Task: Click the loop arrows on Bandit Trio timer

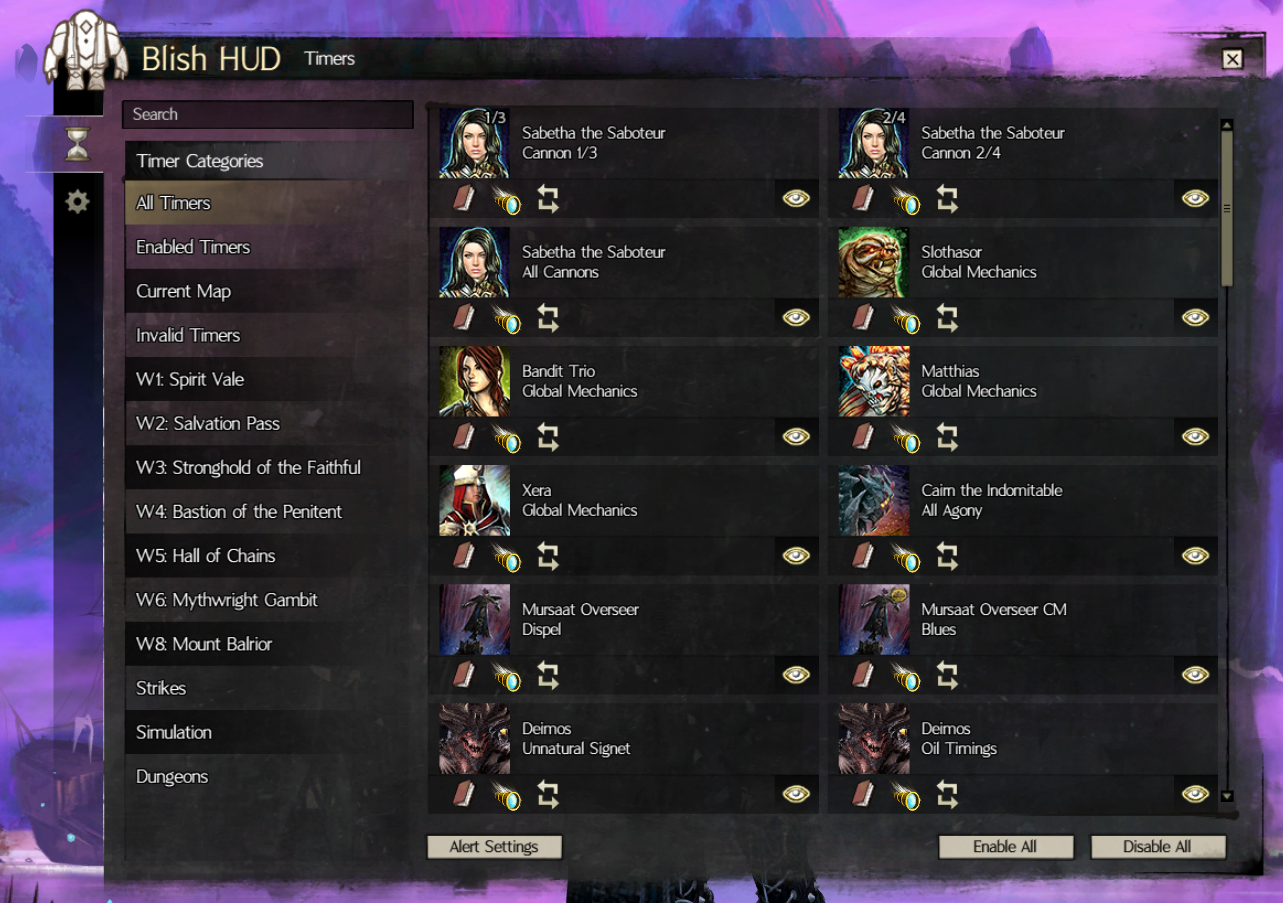Action: [547, 436]
